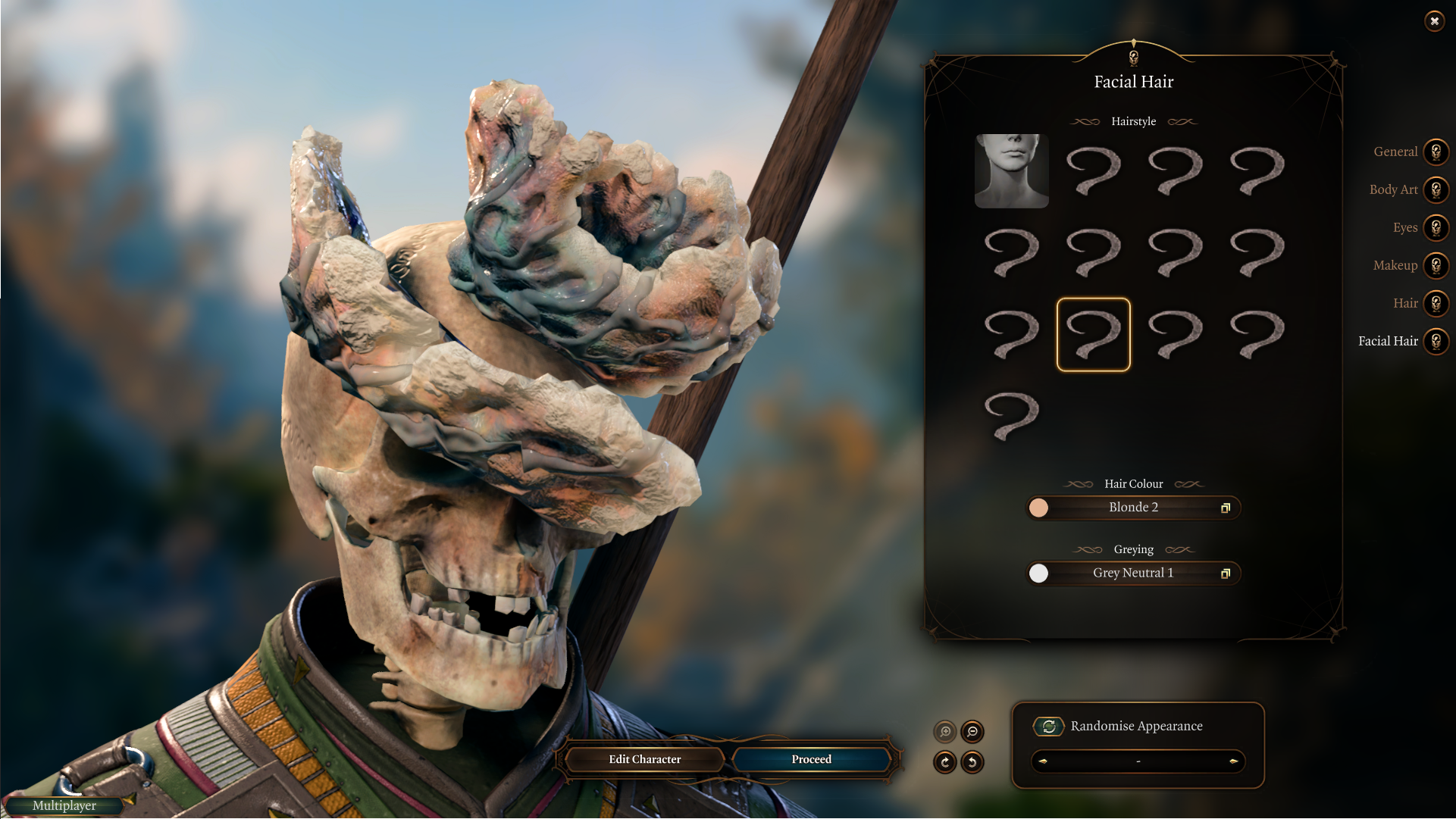Open the Grey Neutral 1 greying picker
Image resolution: width=1456 pixels, height=819 pixels.
click(x=1133, y=574)
